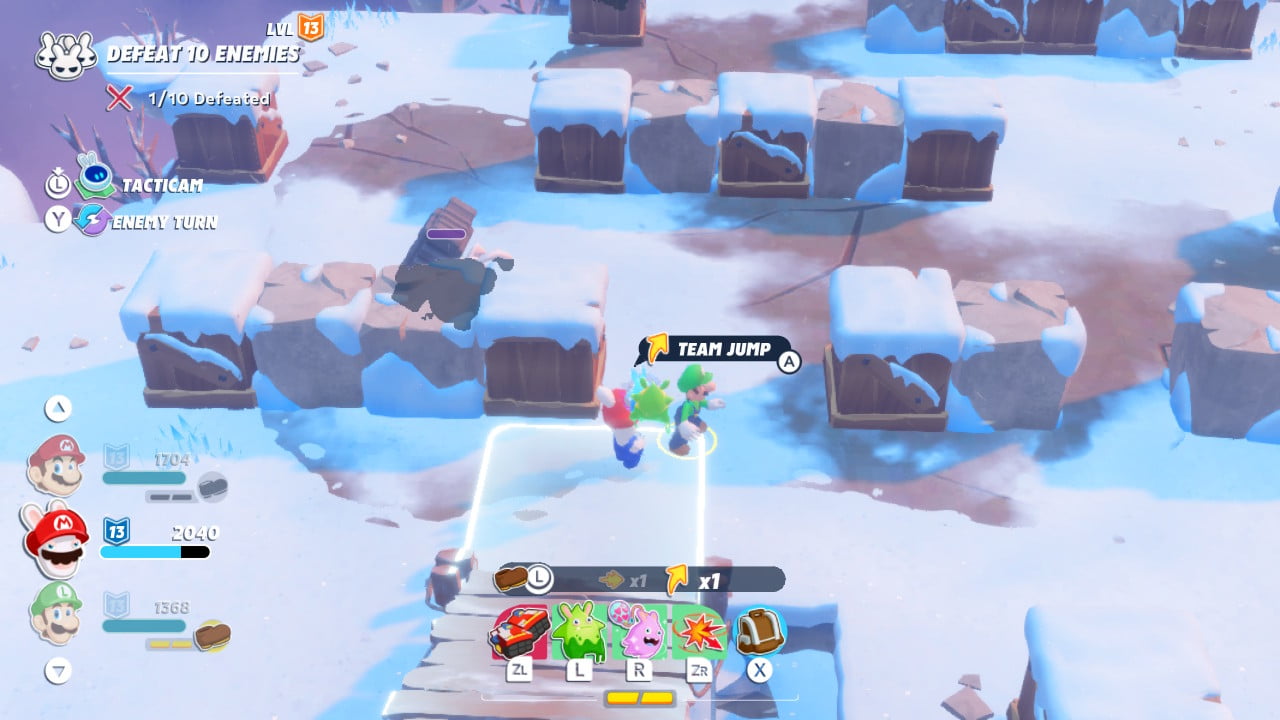Image resolution: width=1280 pixels, height=720 pixels.
Task: Click the Defeat 10 Enemies objective
Action: pyautogui.click(x=202, y=54)
